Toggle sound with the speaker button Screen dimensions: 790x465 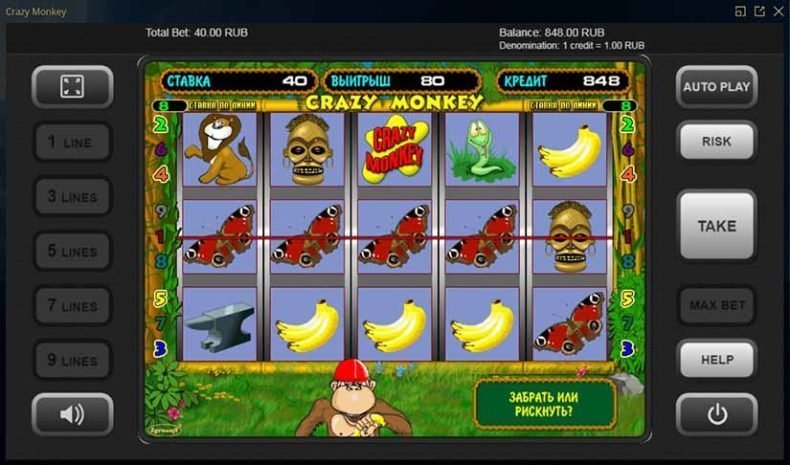pos(72,414)
